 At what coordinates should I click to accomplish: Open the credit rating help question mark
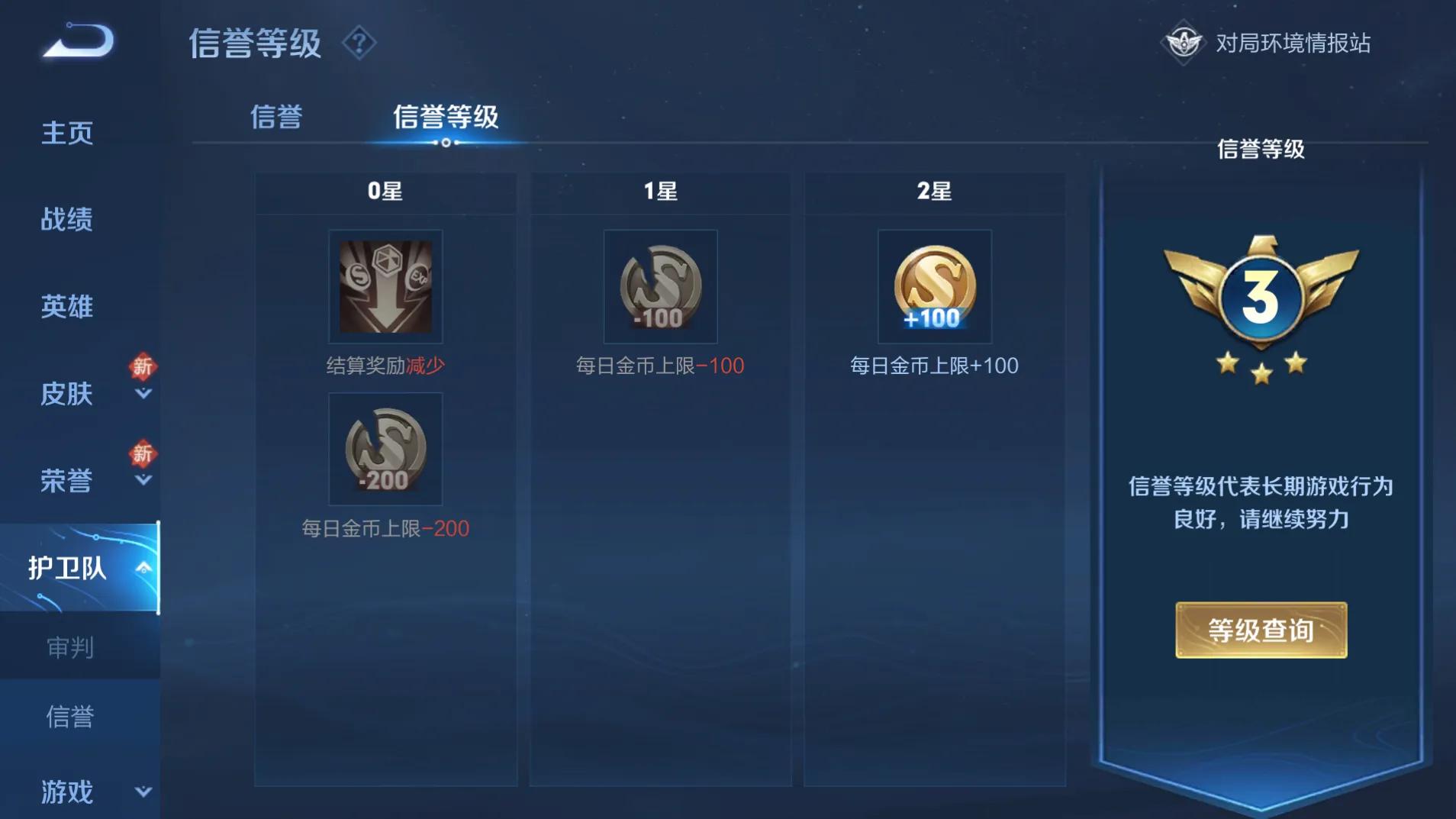[359, 43]
